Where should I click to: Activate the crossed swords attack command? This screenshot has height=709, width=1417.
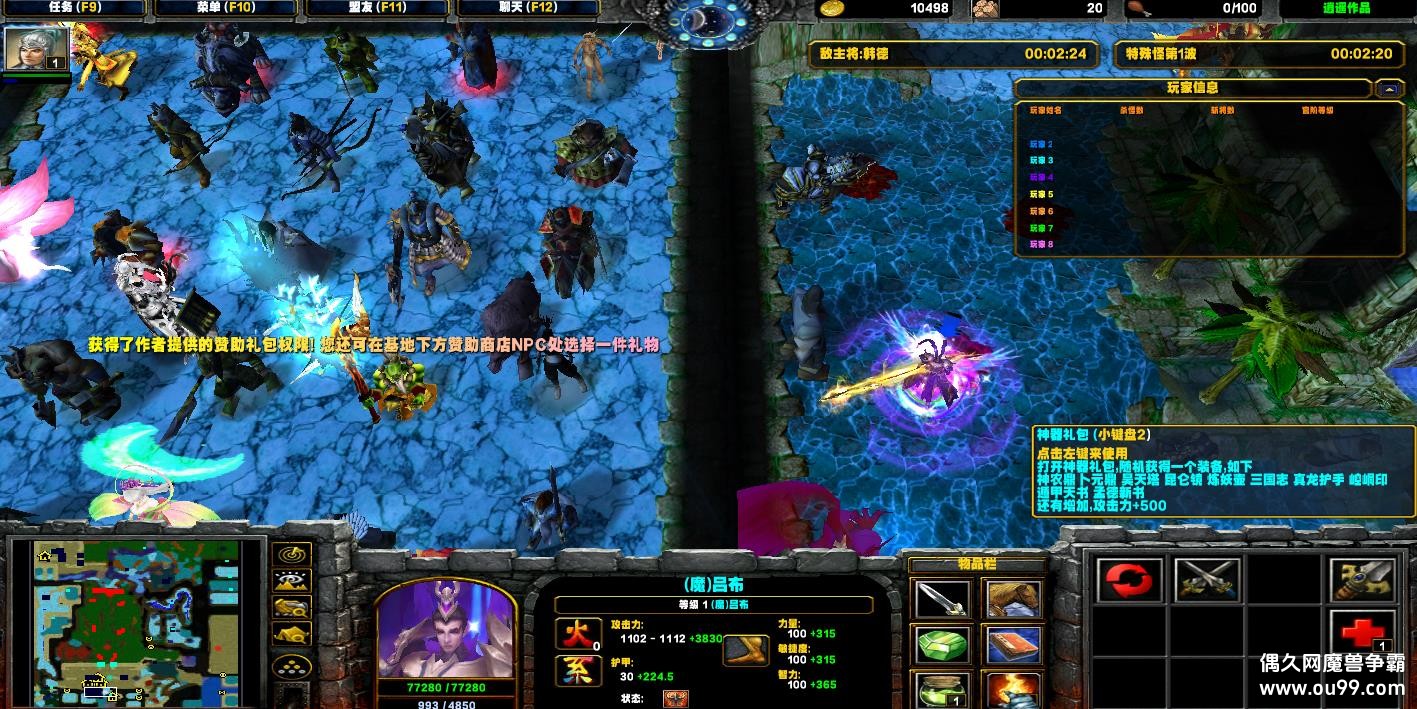(1207, 579)
